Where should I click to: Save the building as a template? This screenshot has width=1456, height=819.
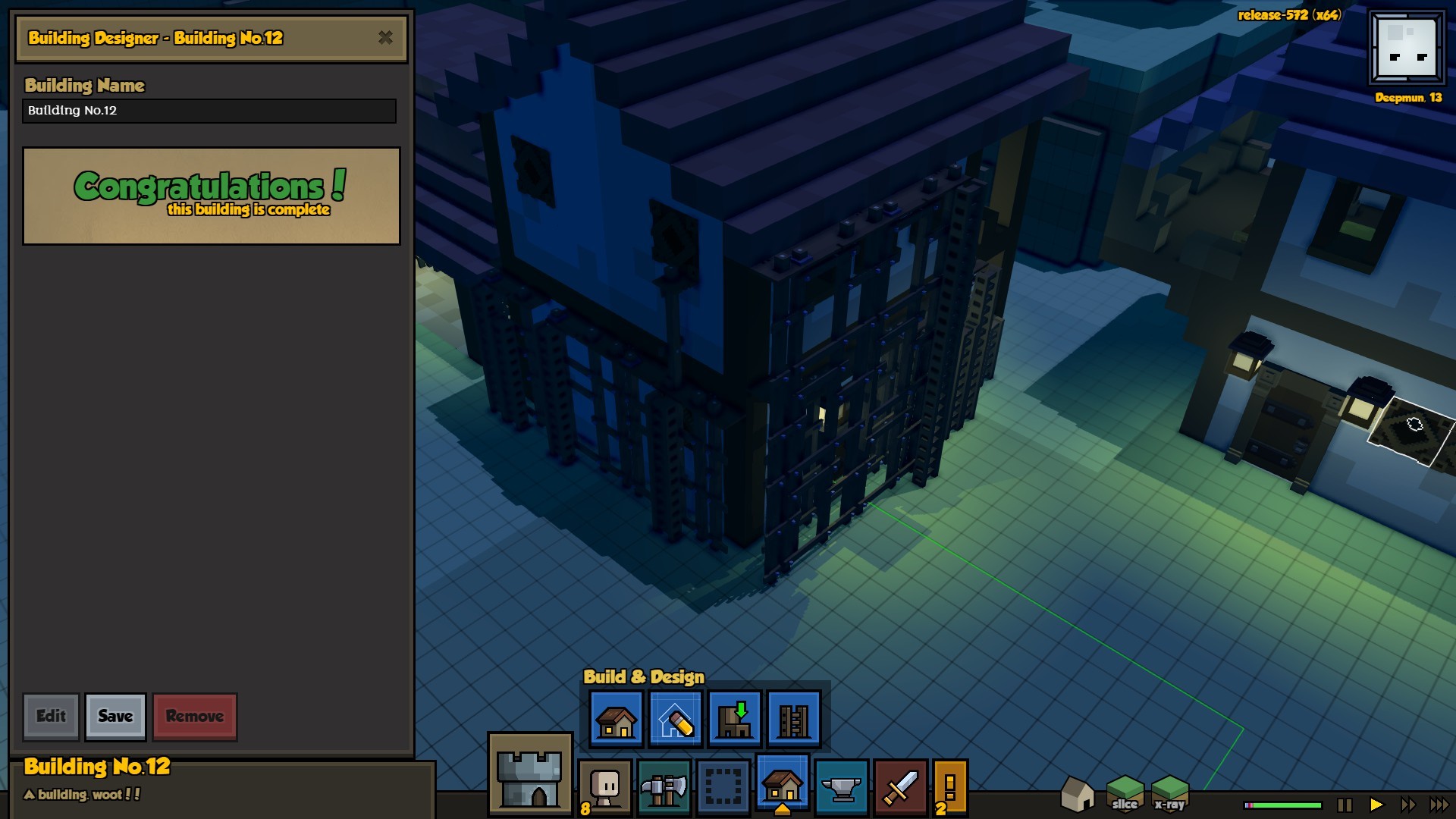click(x=115, y=716)
